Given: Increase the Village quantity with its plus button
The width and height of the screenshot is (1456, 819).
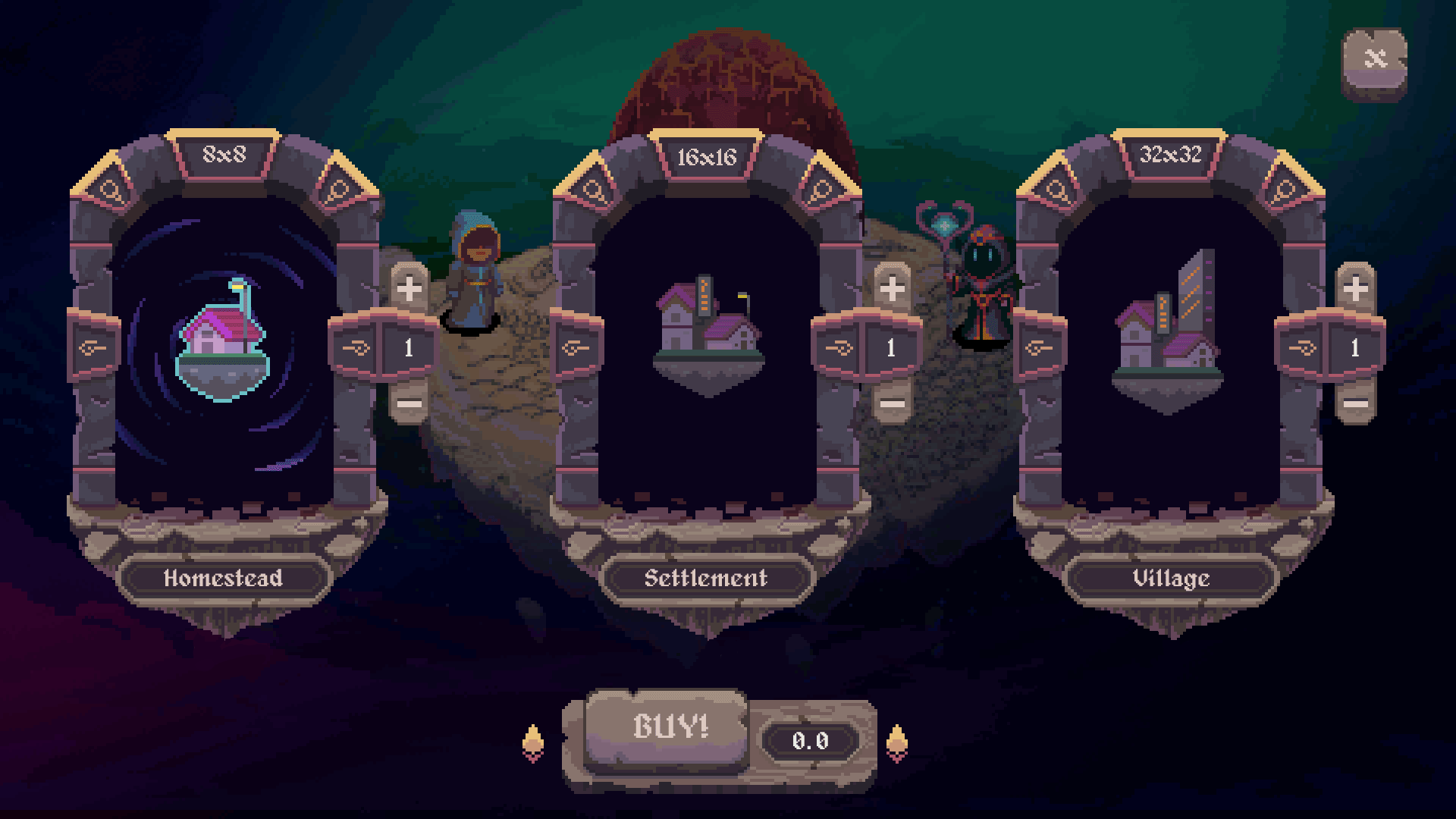Looking at the screenshot, I should click(1356, 288).
